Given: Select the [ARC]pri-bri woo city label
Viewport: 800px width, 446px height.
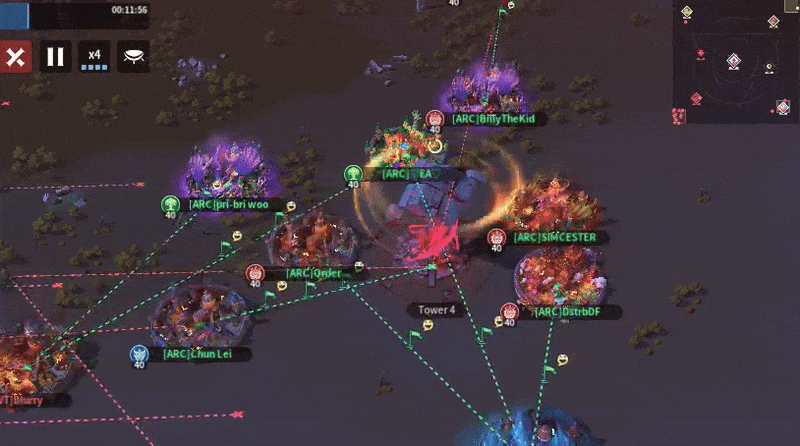Looking at the screenshot, I should [228, 205].
